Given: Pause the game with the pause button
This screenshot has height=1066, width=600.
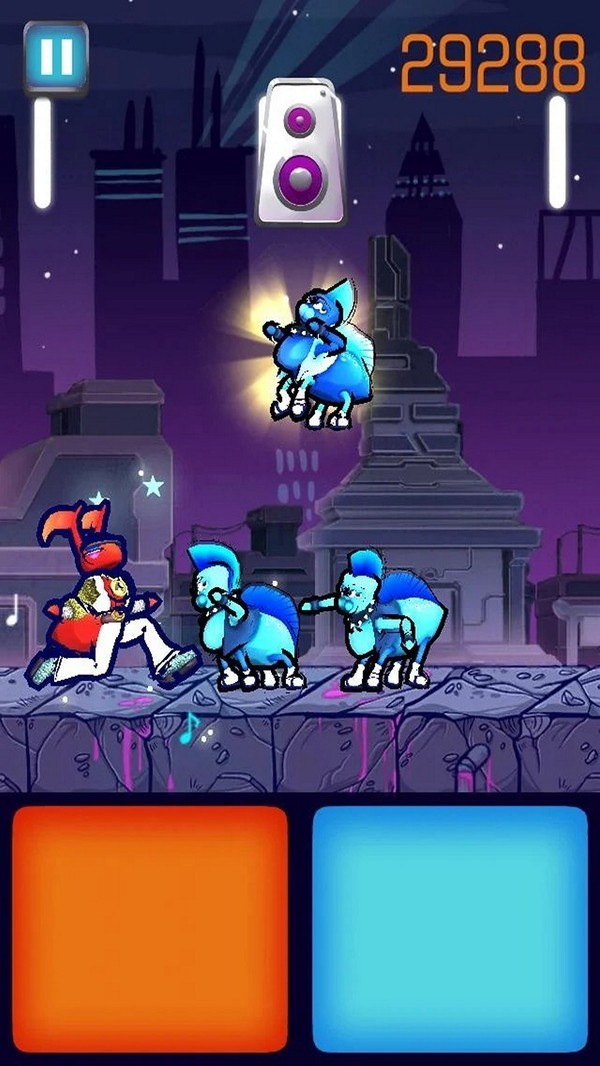Looking at the screenshot, I should [x=56, y=57].
